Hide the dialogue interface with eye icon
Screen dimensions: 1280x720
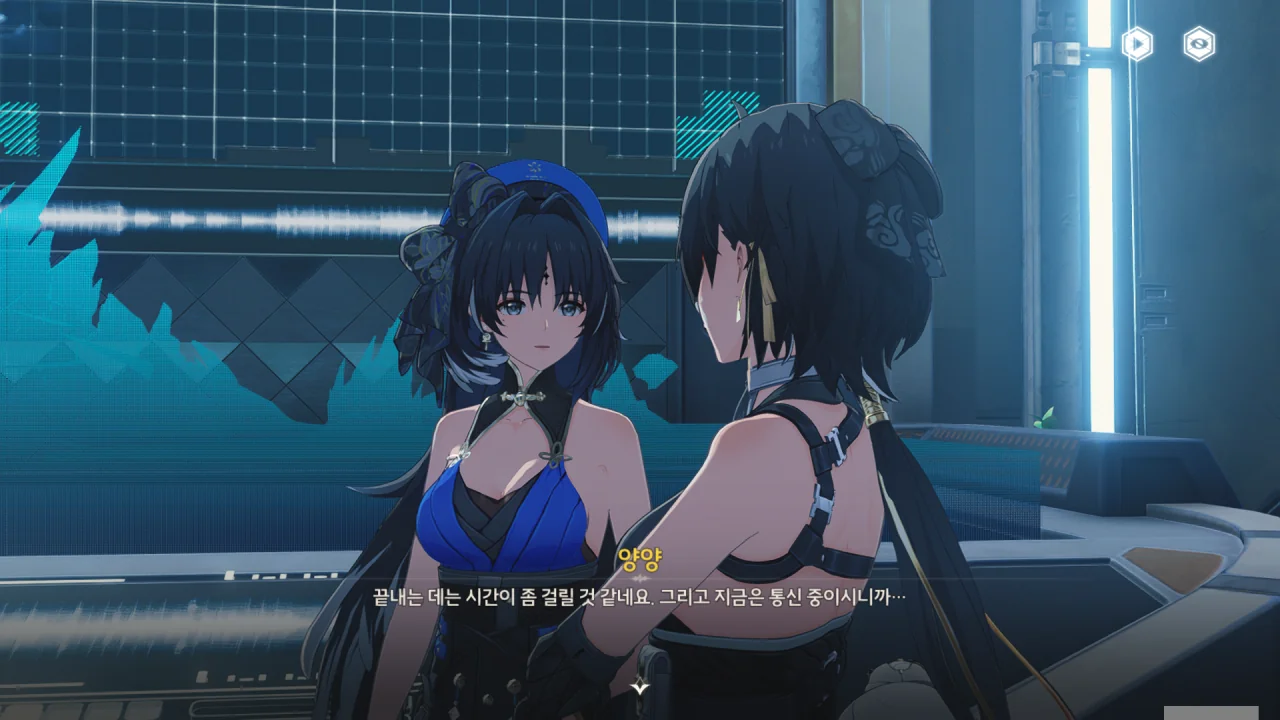[1199, 44]
